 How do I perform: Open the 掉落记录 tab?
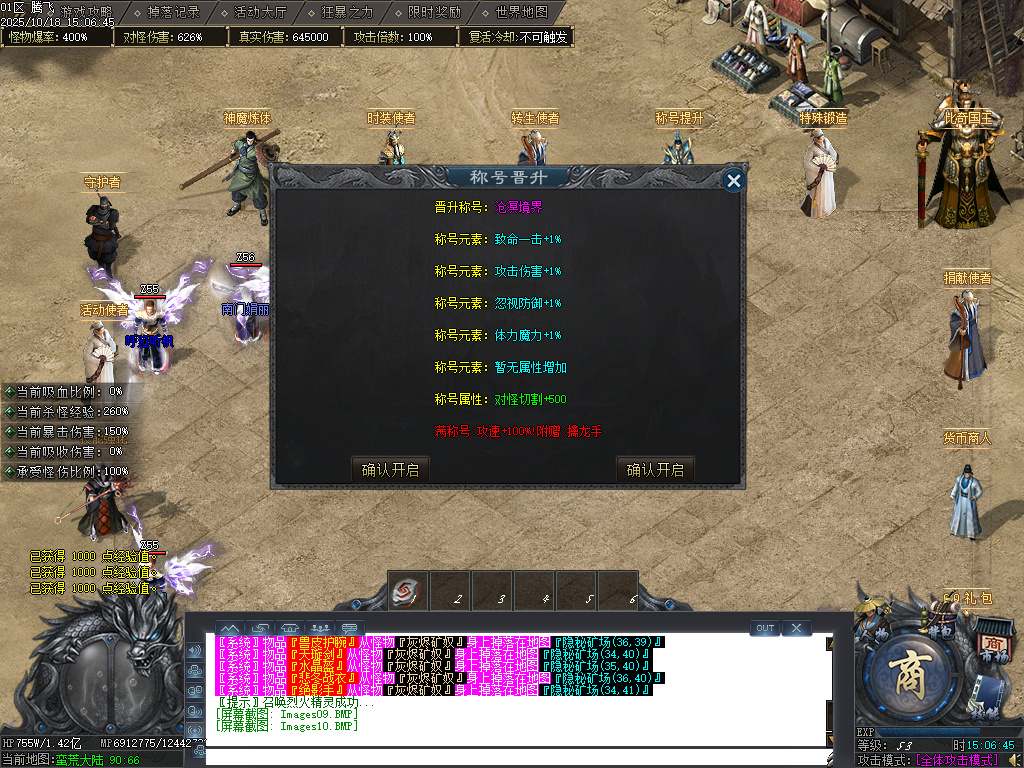pyautogui.click(x=173, y=13)
